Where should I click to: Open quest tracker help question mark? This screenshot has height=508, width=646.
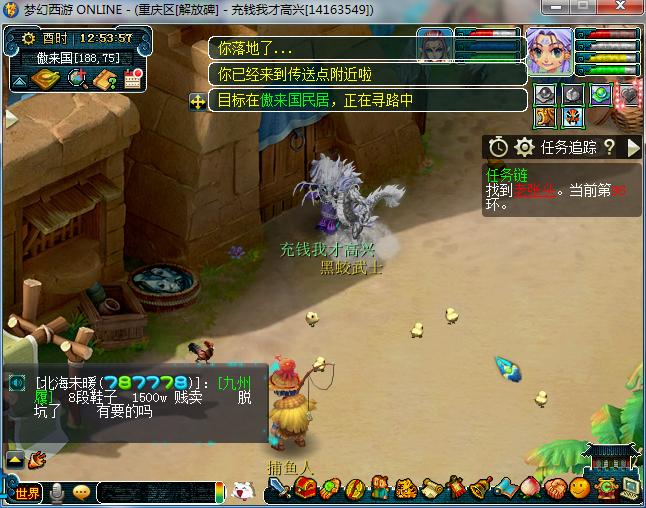pyautogui.click(x=608, y=148)
